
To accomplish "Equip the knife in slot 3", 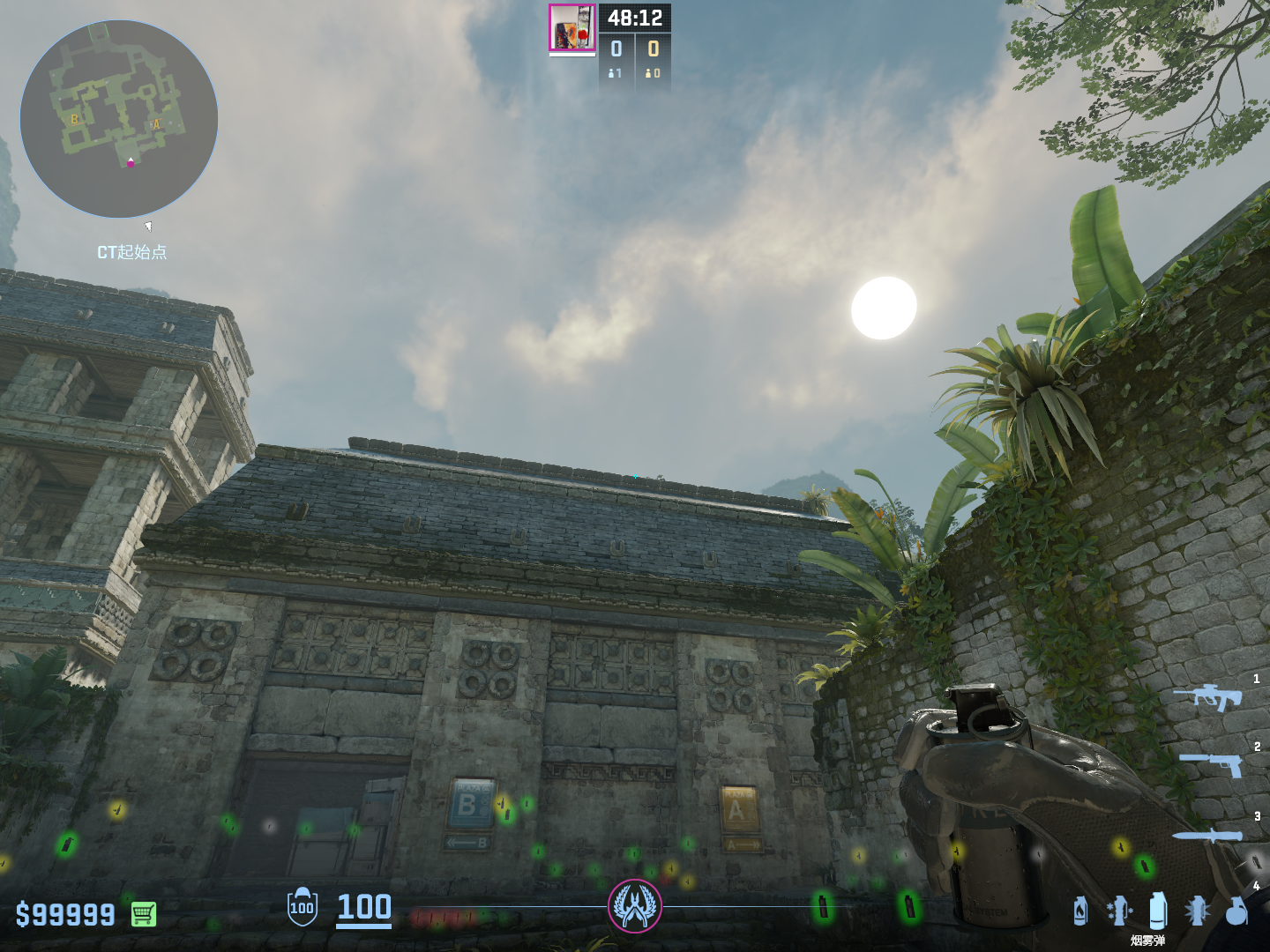I will pos(1208,836).
